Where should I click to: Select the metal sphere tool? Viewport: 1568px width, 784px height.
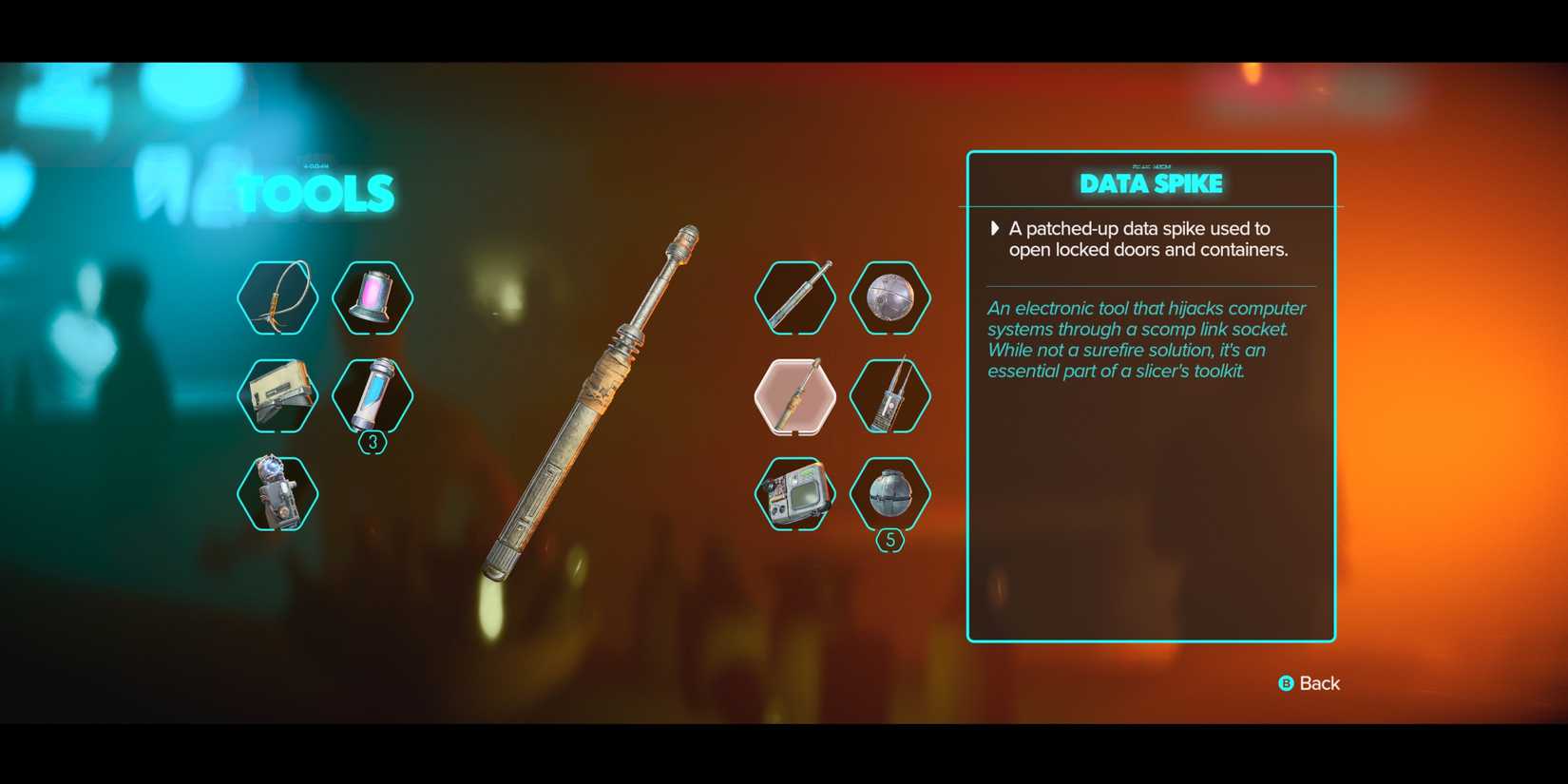pos(890,297)
